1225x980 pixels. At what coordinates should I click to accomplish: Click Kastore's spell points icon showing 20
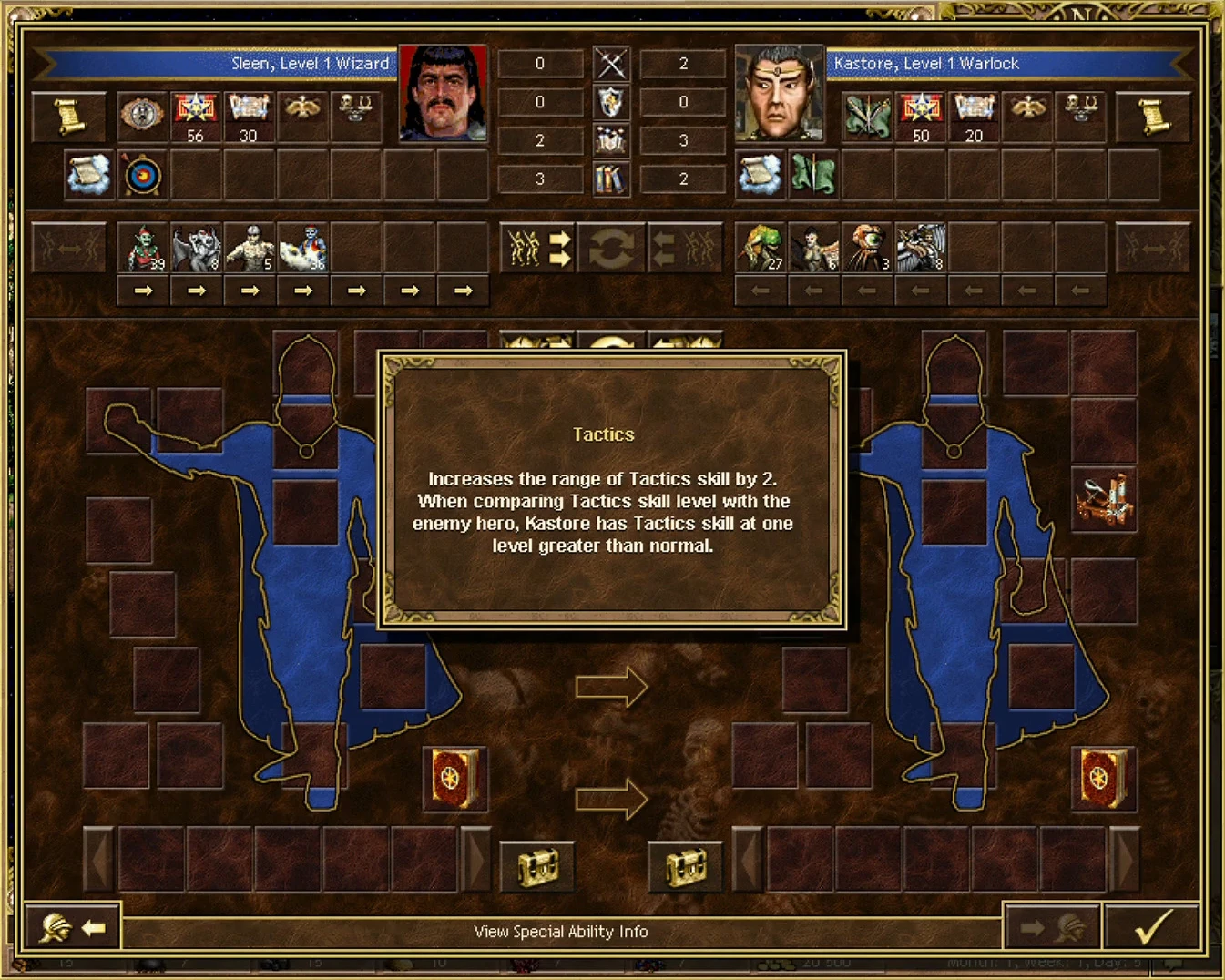974,116
